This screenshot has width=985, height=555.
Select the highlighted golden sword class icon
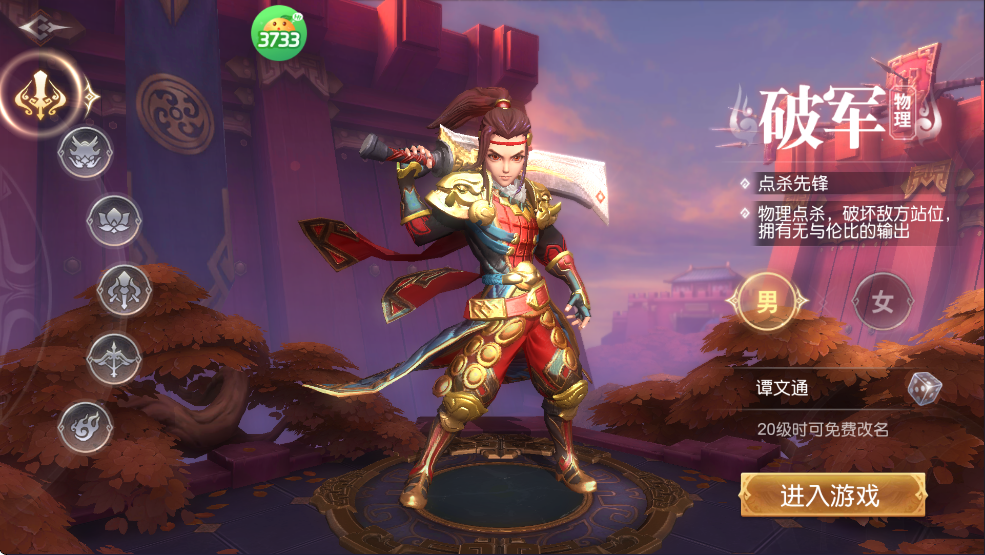[x=41, y=96]
